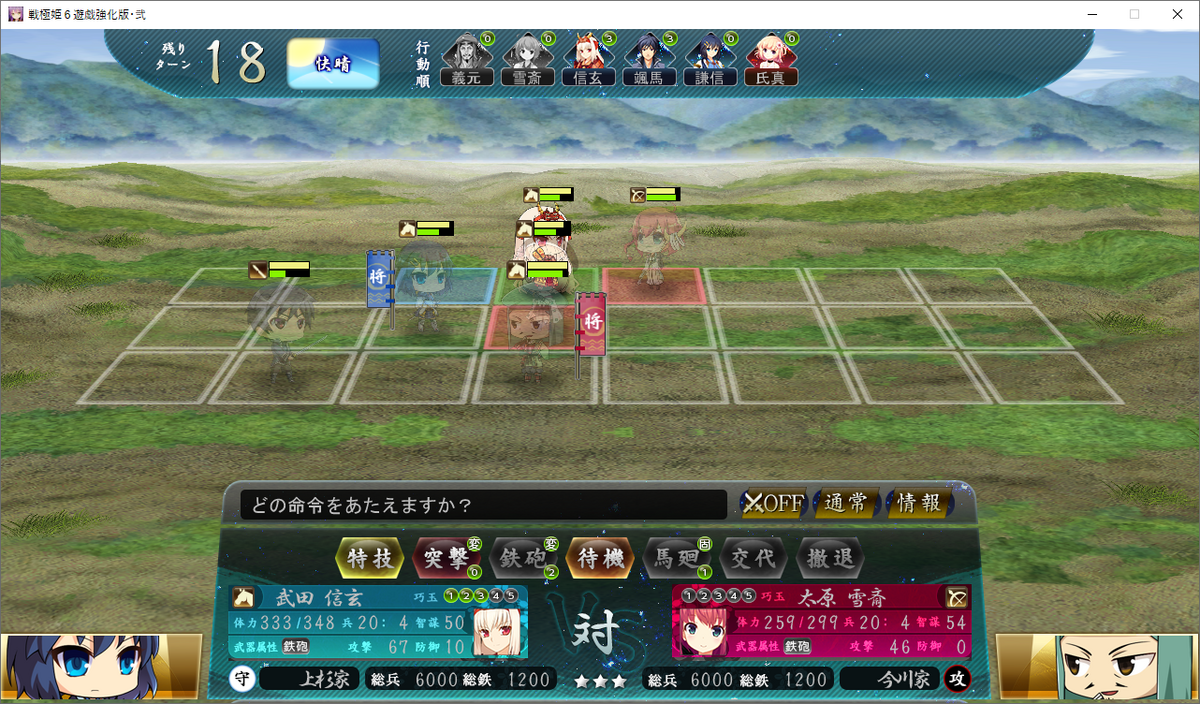1200x704 pixels.
Task: Pick the 鉄砲 gunfire command
Action: click(523, 558)
